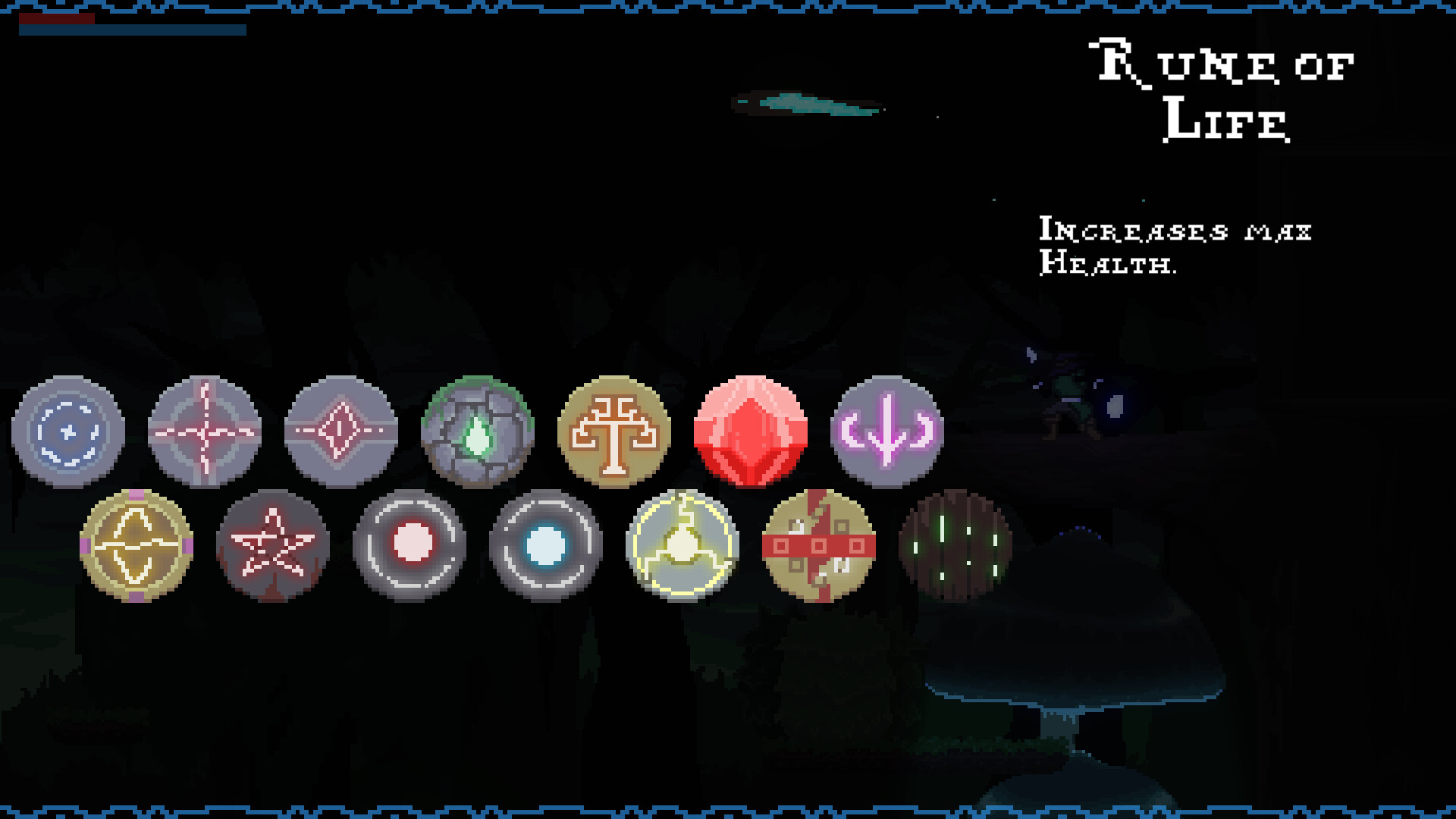Select the golden scales rune
Screen dimensions: 1456x819
[x=614, y=431]
